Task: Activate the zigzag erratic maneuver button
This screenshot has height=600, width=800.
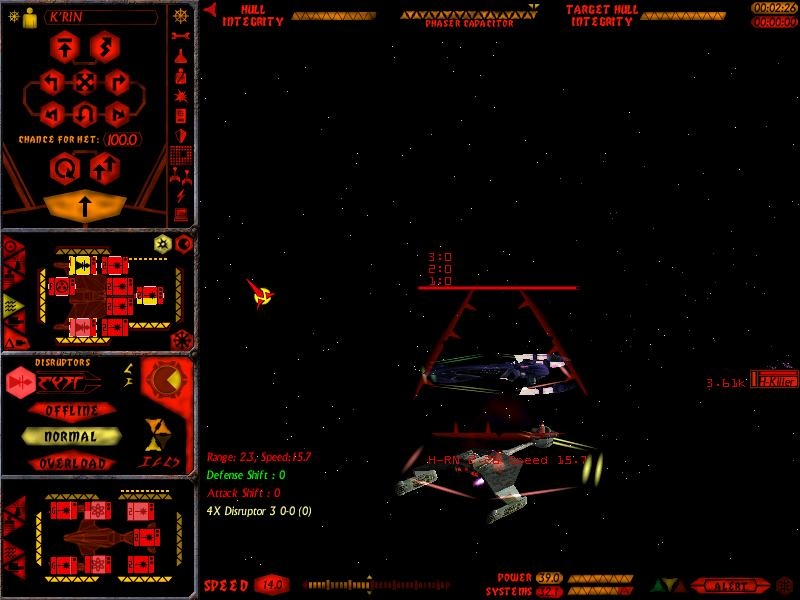Action: pyautogui.click(x=104, y=46)
